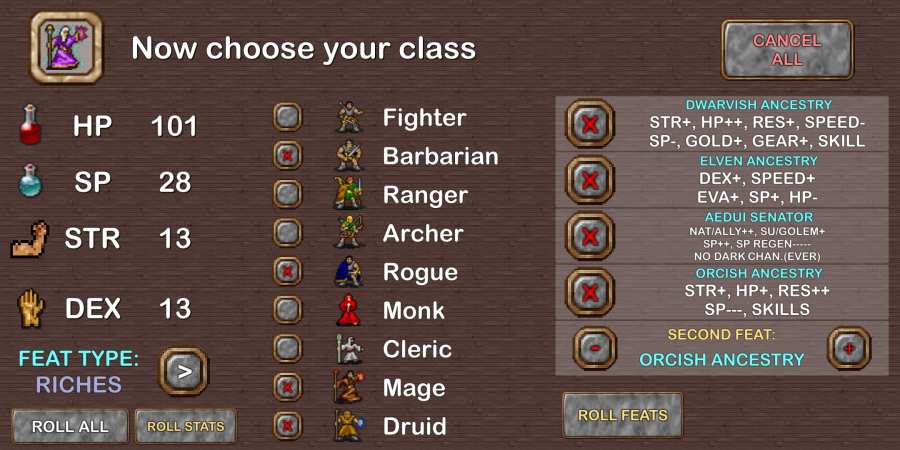Cancel all character choices
This screenshot has height=450, width=900.
tap(787, 50)
